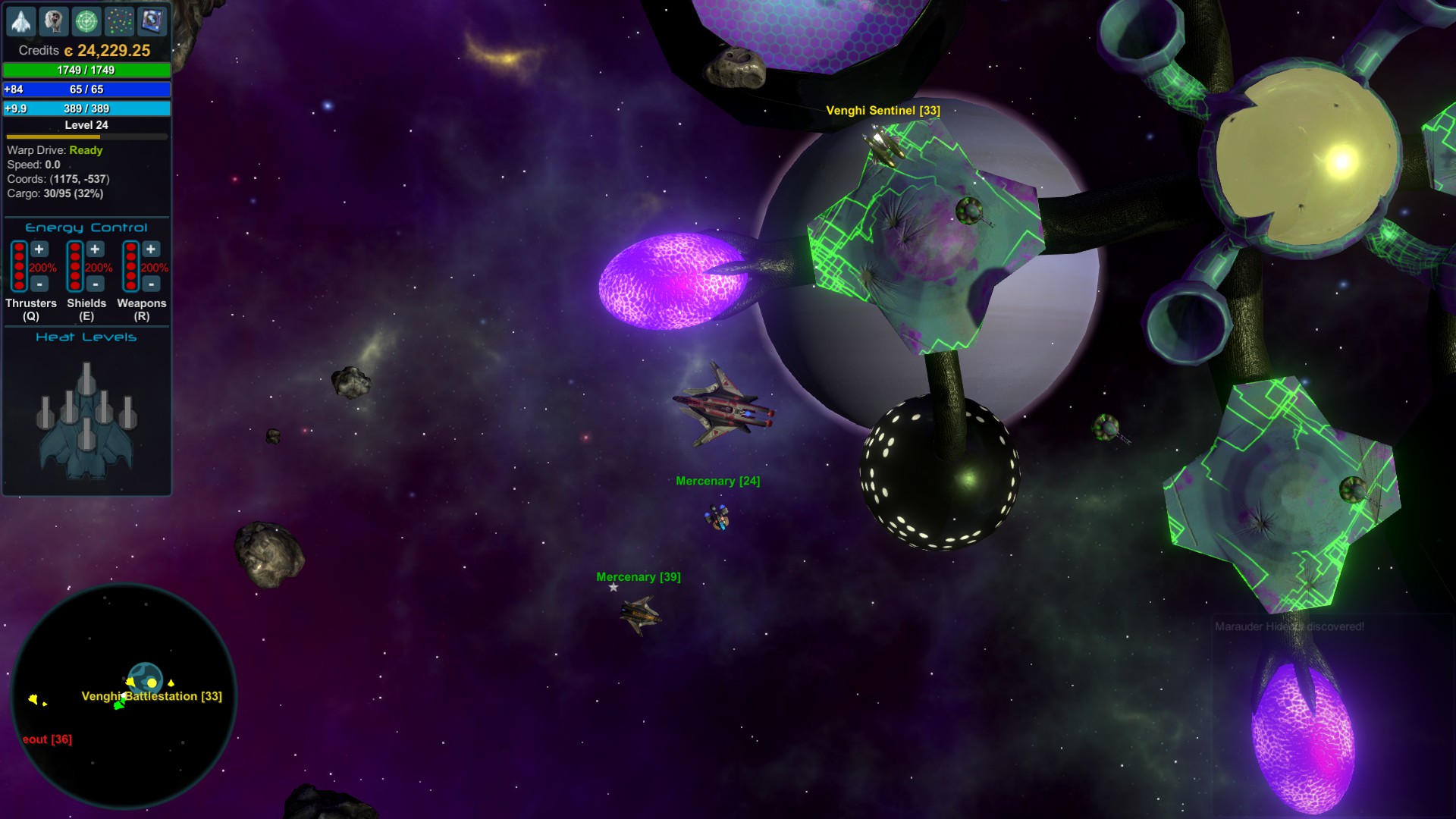Click the blue framed picture icon
The height and width of the screenshot is (819, 1456).
pyautogui.click(x=152, y=21)
